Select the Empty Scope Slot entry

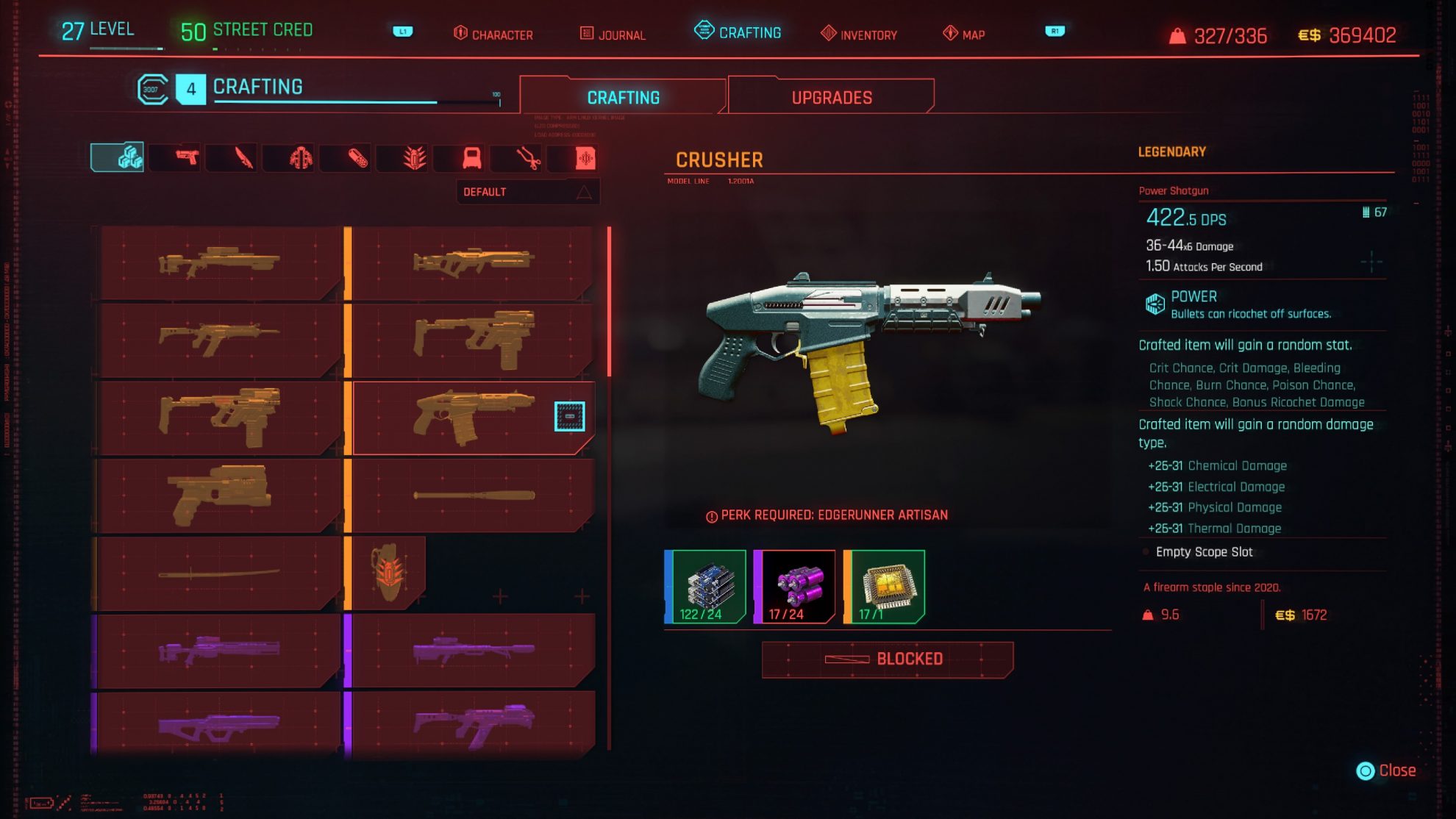[1204, 552]
